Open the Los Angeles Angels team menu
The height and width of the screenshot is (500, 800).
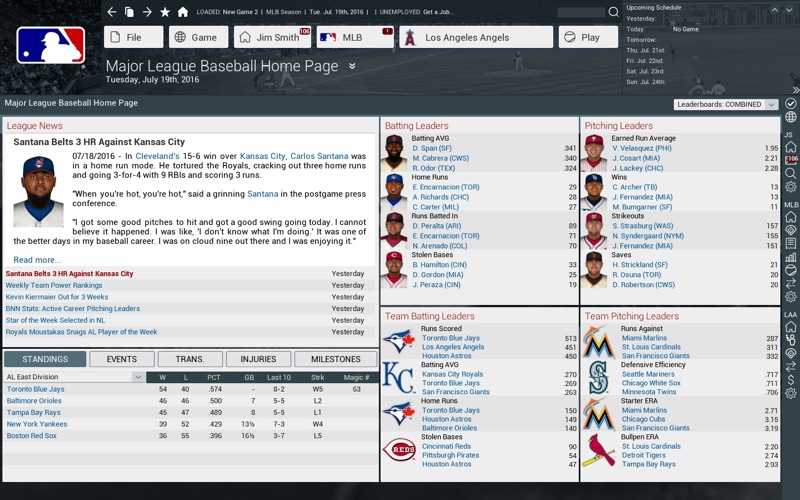[475, 37]
